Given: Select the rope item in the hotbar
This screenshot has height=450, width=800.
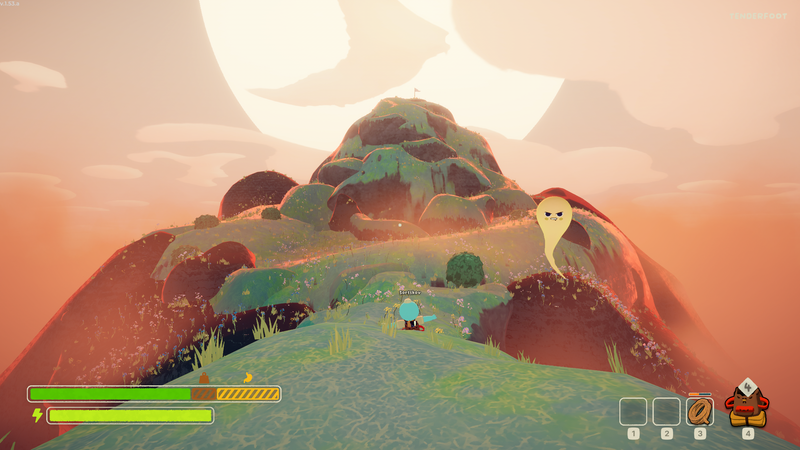Looking at the screenshot, I should [x=700, y=411].
